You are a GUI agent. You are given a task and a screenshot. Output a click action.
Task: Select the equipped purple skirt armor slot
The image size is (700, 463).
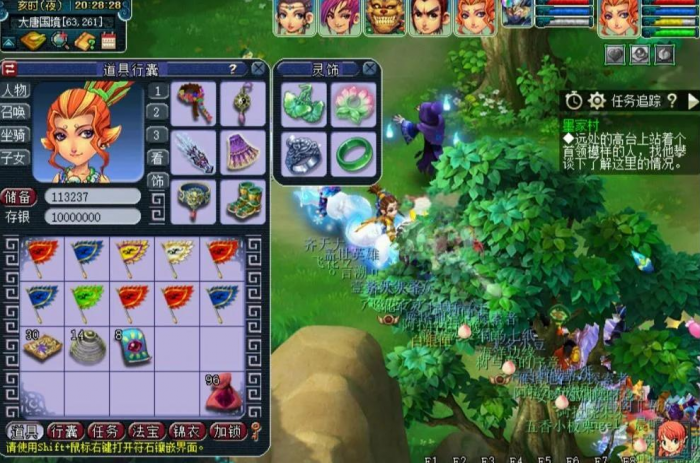242,151
